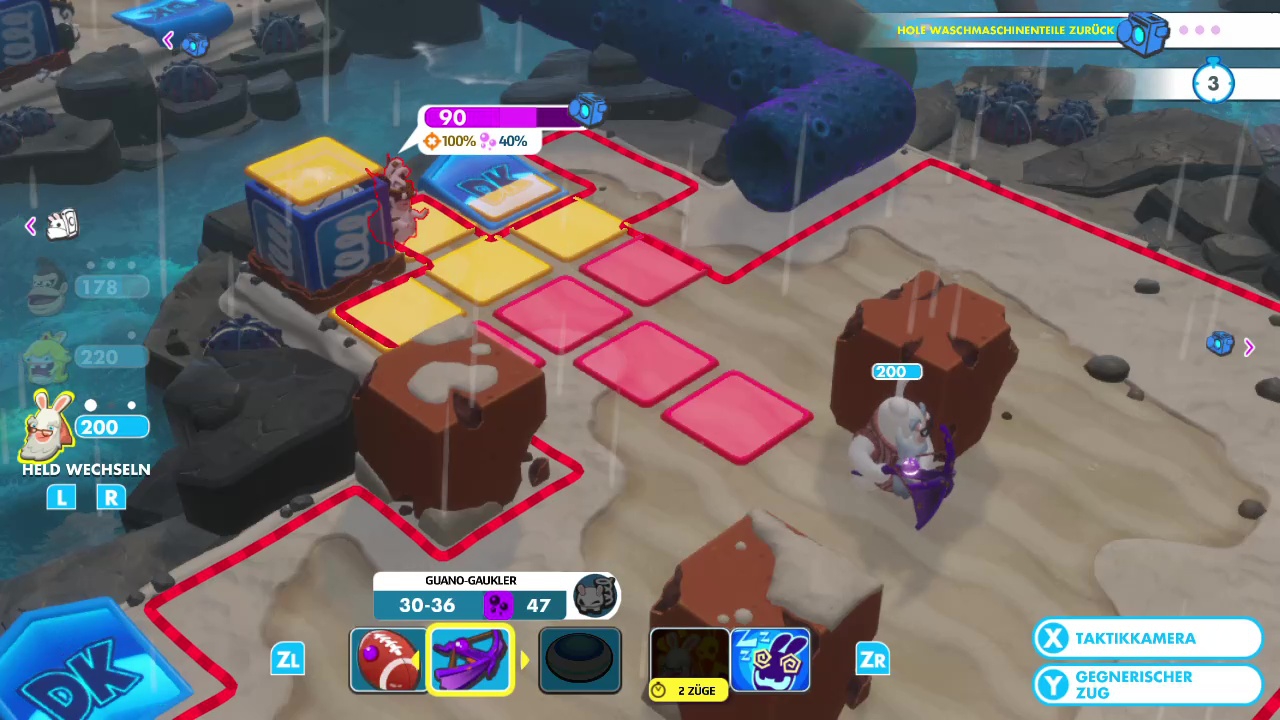Click the off-screen Rabbid enemy indicator
Image resolution: width=1280 pixels, height=720 pixels.
click(62, 225)
